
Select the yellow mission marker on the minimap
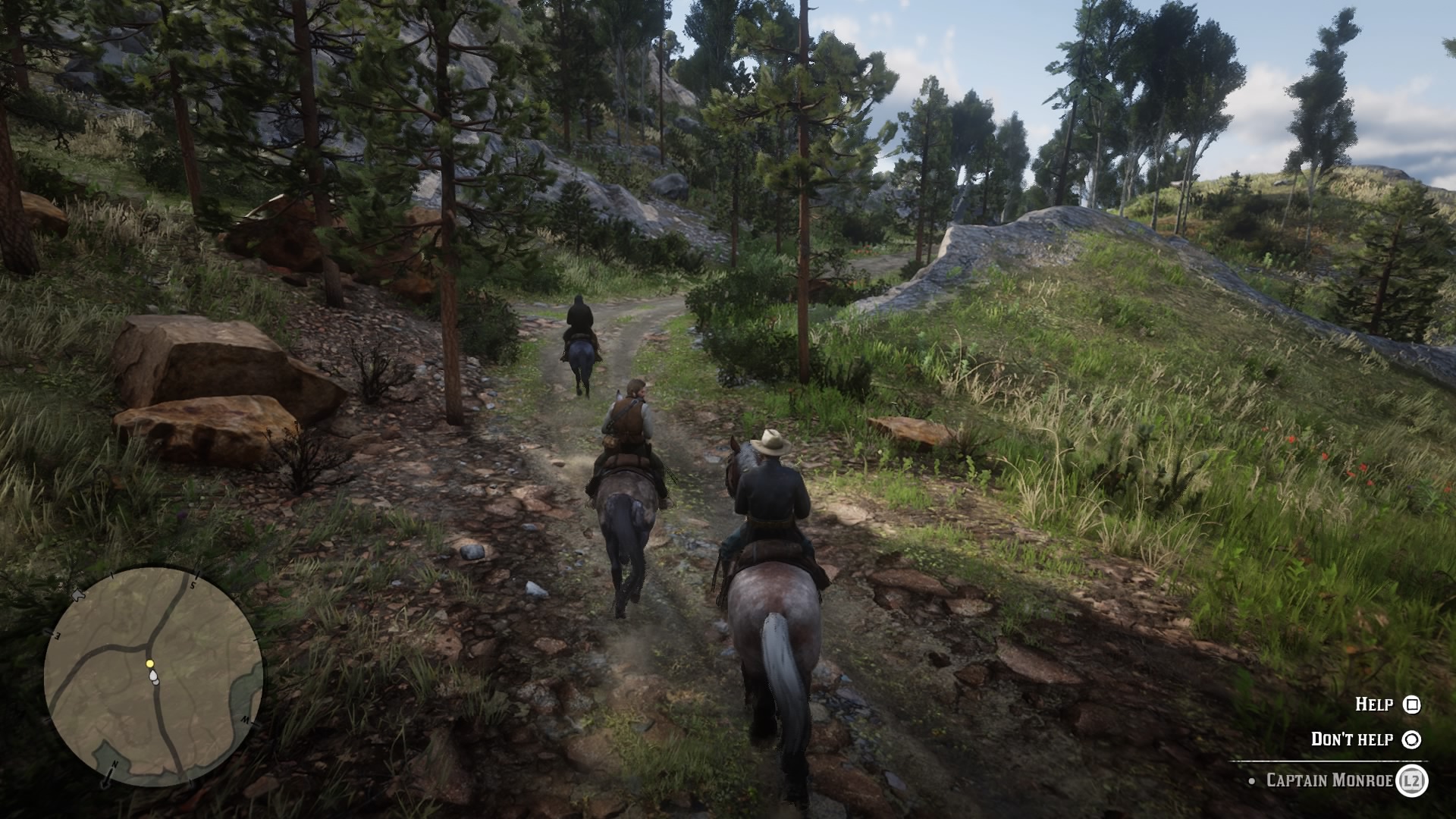pos(149,664)
